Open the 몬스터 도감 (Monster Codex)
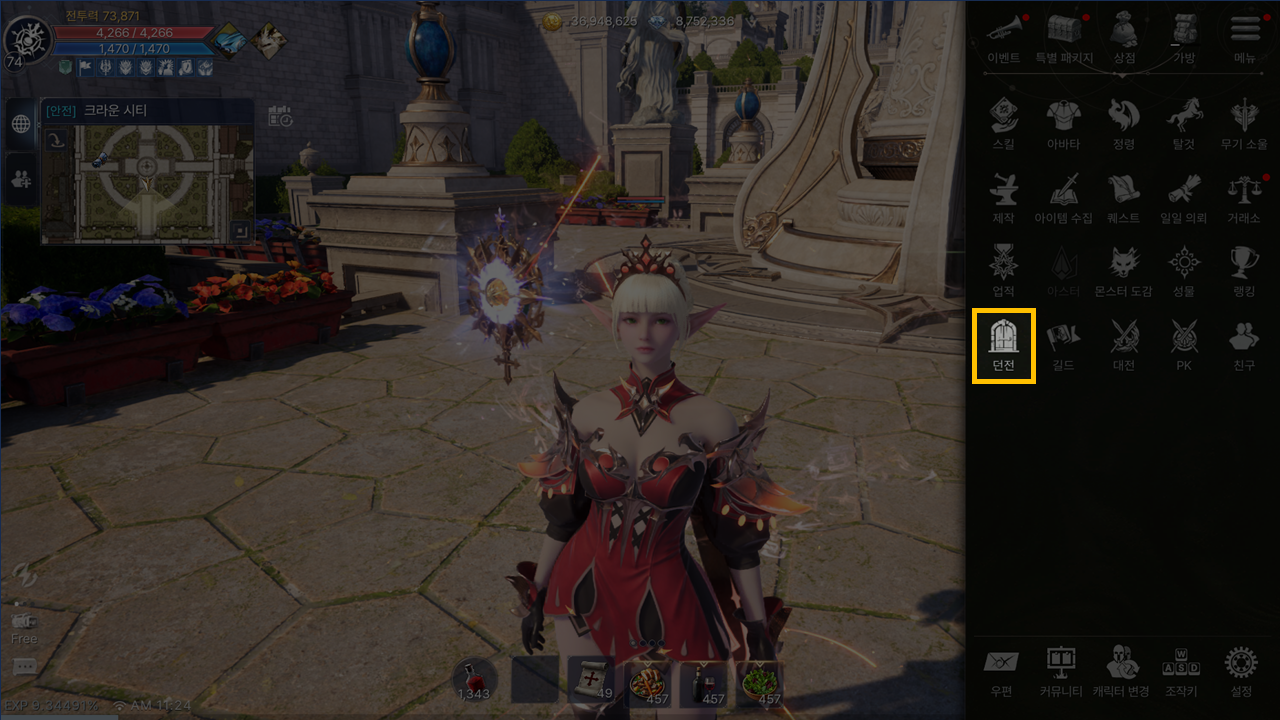The width and height of the screenshot is (1280, 720). [x=1124, y=270]
